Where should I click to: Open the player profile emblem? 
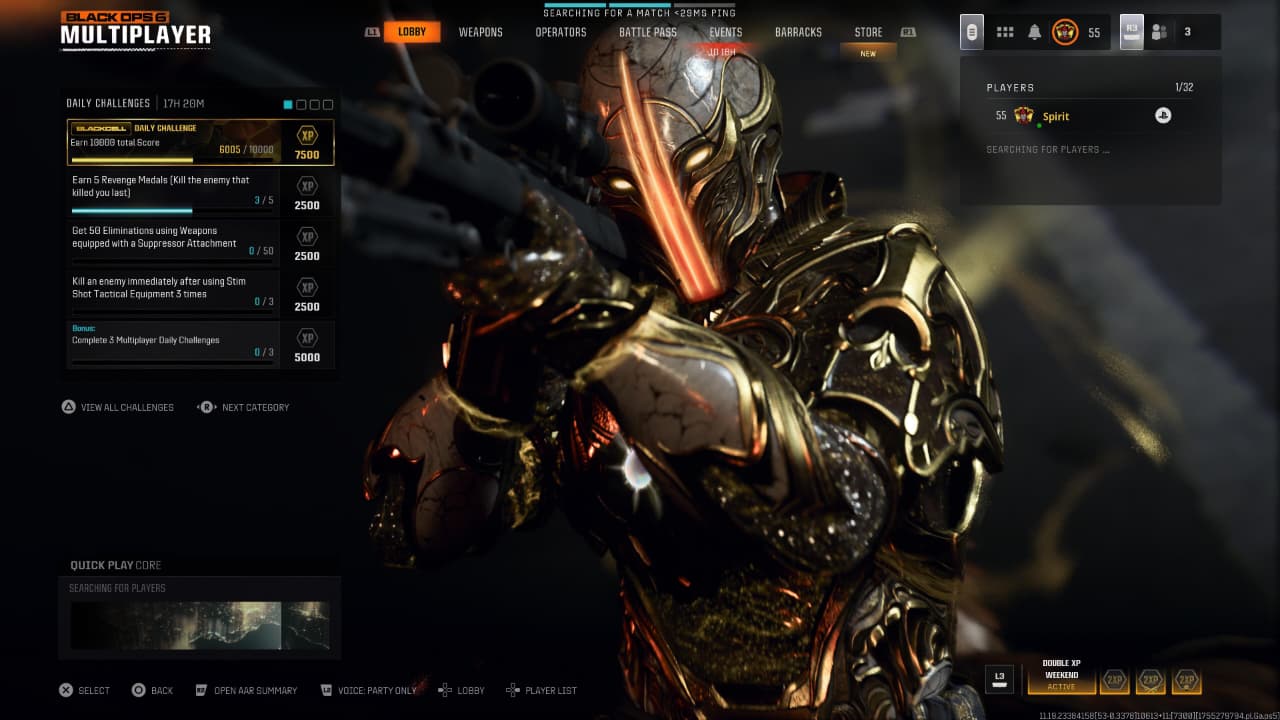coord(1065,32)
